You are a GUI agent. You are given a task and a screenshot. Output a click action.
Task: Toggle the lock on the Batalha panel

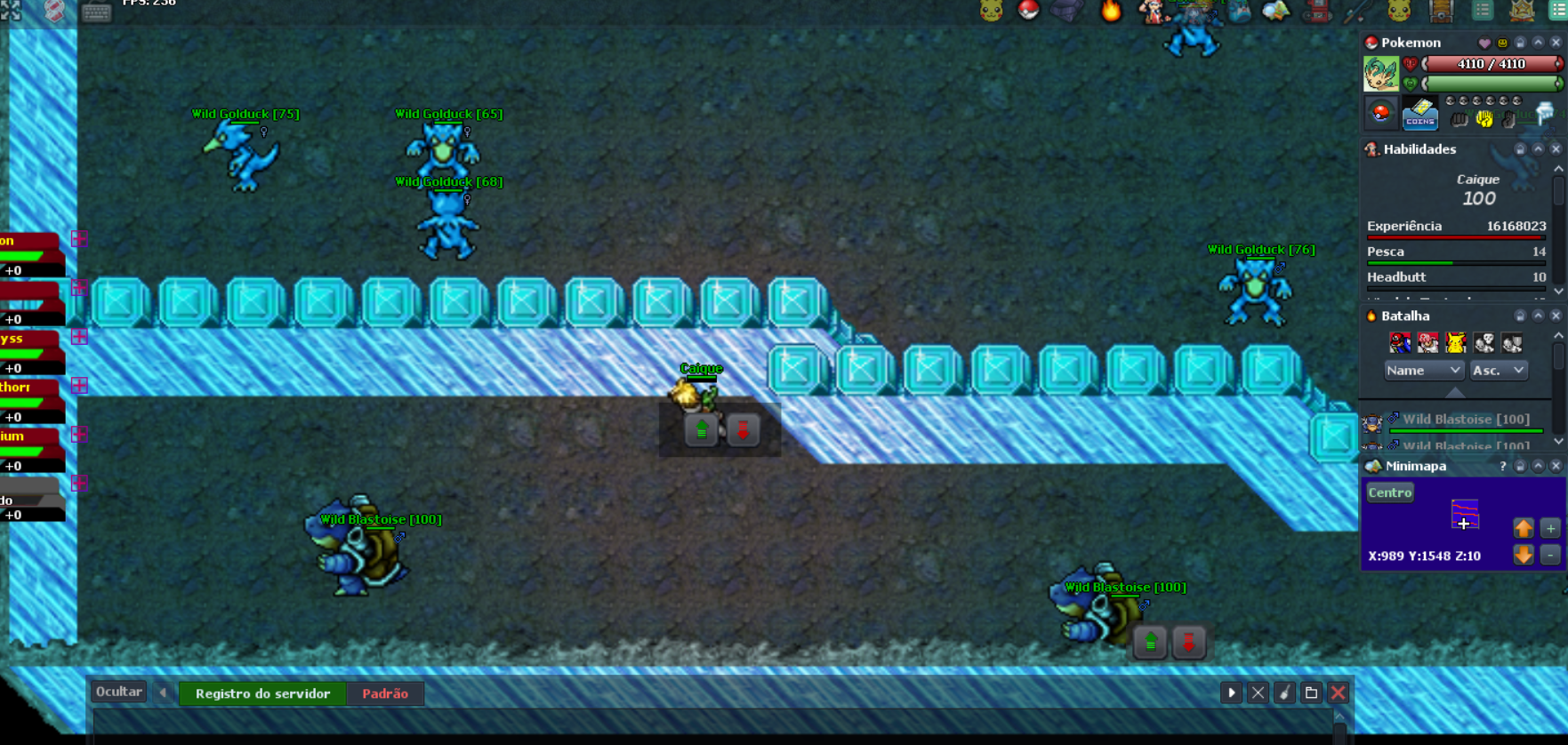click(x=1520, y=316)
